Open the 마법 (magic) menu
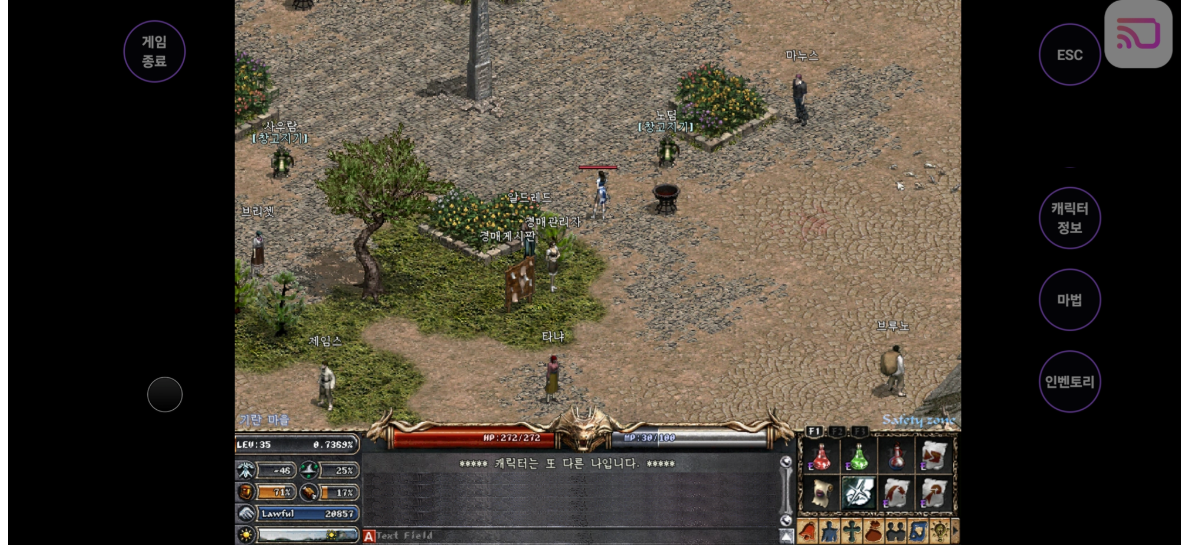This screenshot has width=1181, height=545. coord(1069,300)
